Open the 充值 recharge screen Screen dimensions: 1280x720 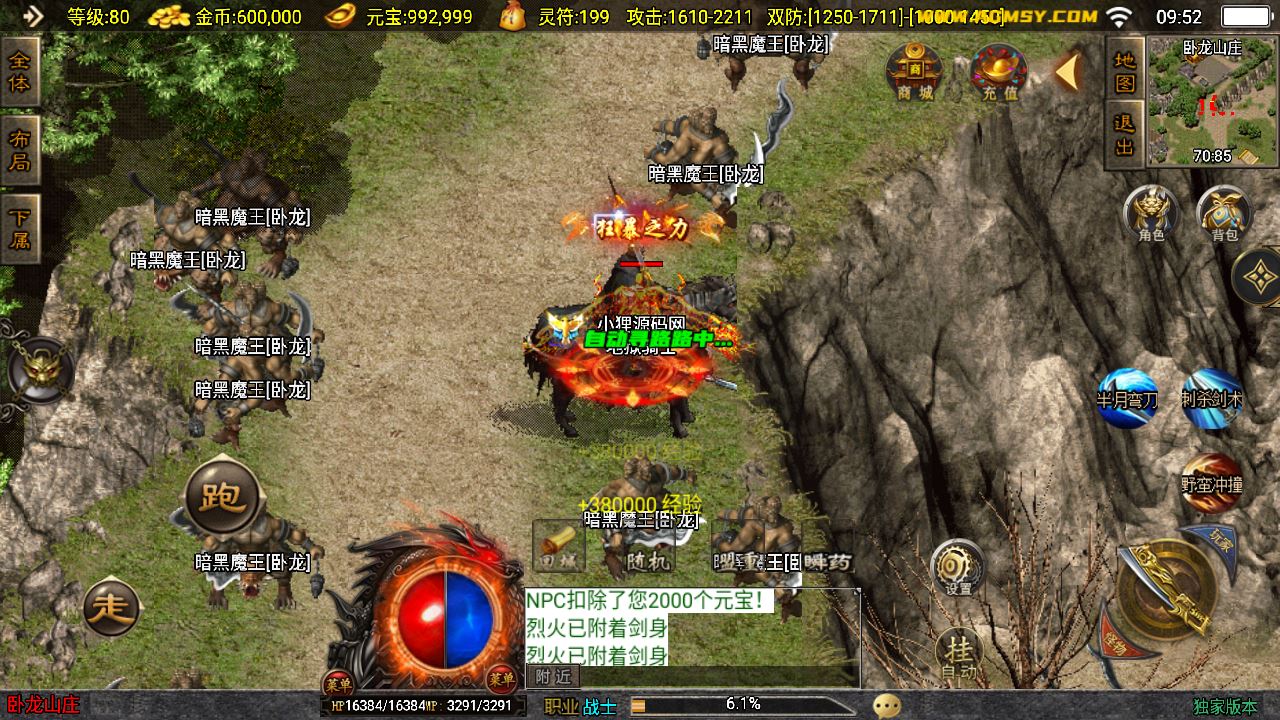coord(999,72)
